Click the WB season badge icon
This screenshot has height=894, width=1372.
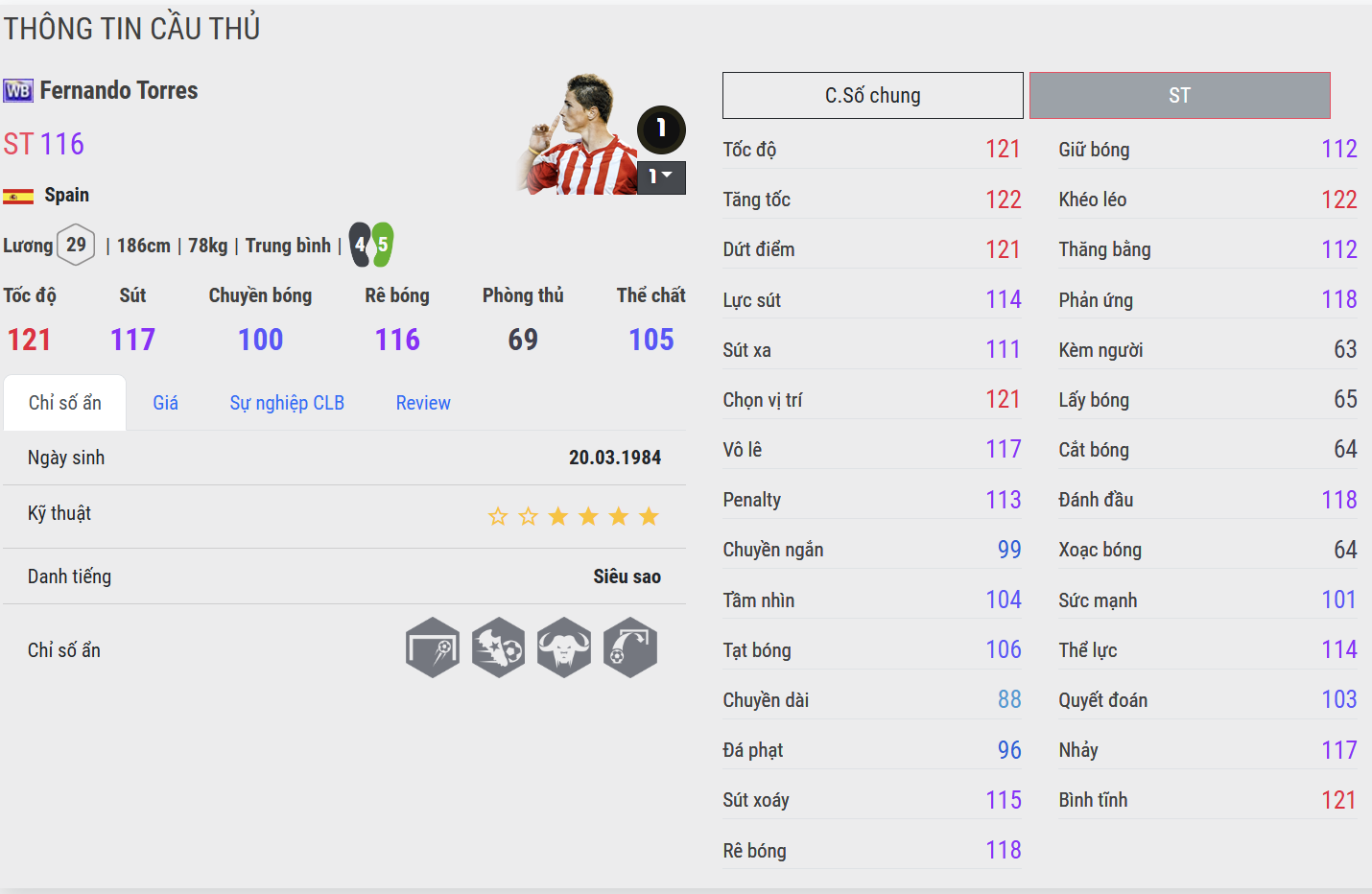(18, 91)
